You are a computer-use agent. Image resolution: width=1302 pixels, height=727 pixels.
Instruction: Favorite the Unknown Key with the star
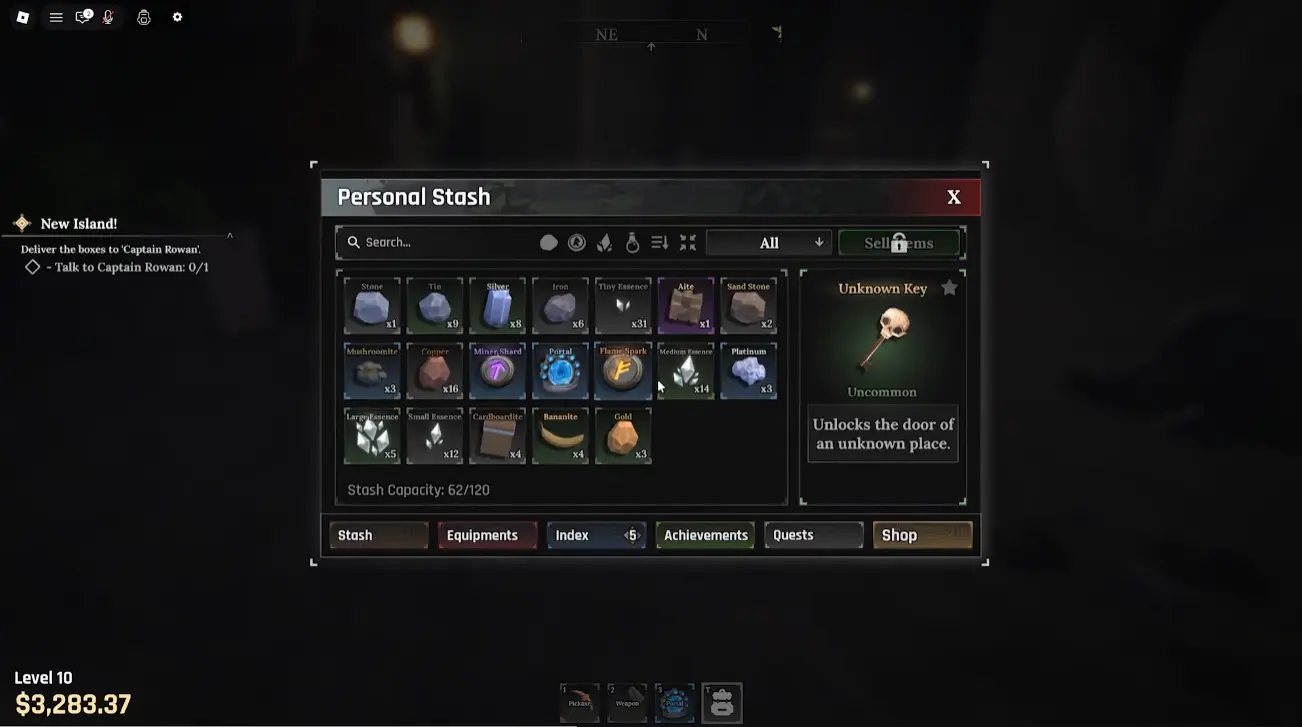(x=948, y=287)
